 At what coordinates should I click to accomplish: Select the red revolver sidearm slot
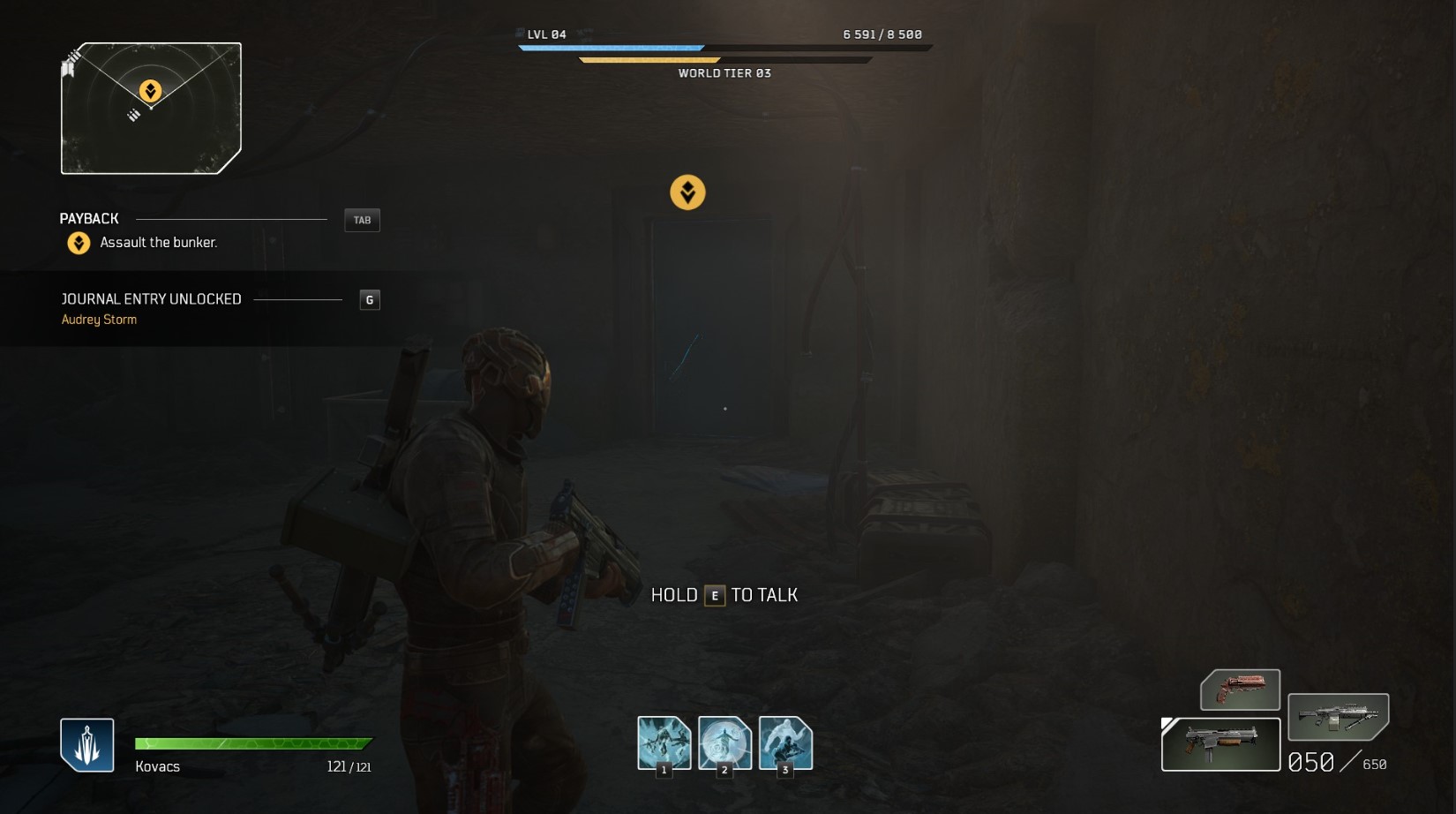(1240, 690)
